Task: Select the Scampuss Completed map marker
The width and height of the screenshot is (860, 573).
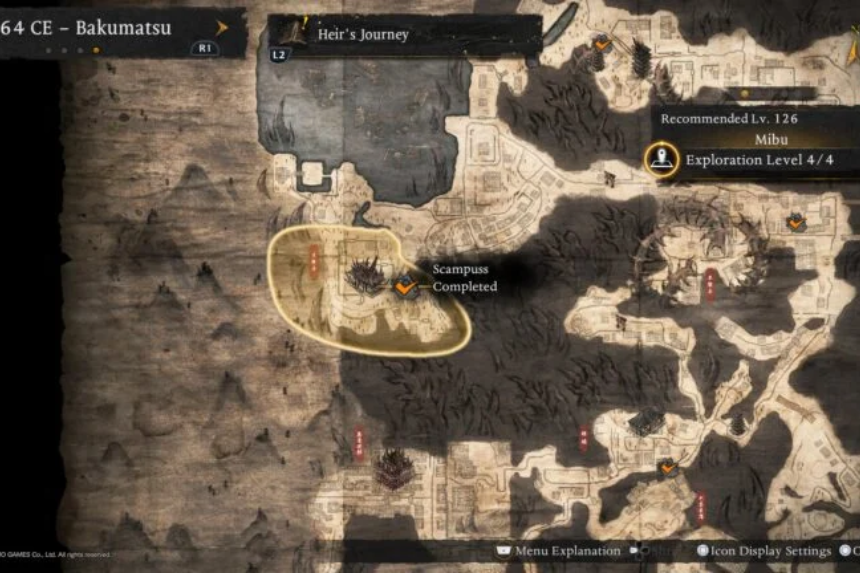Action: (404, 287)
